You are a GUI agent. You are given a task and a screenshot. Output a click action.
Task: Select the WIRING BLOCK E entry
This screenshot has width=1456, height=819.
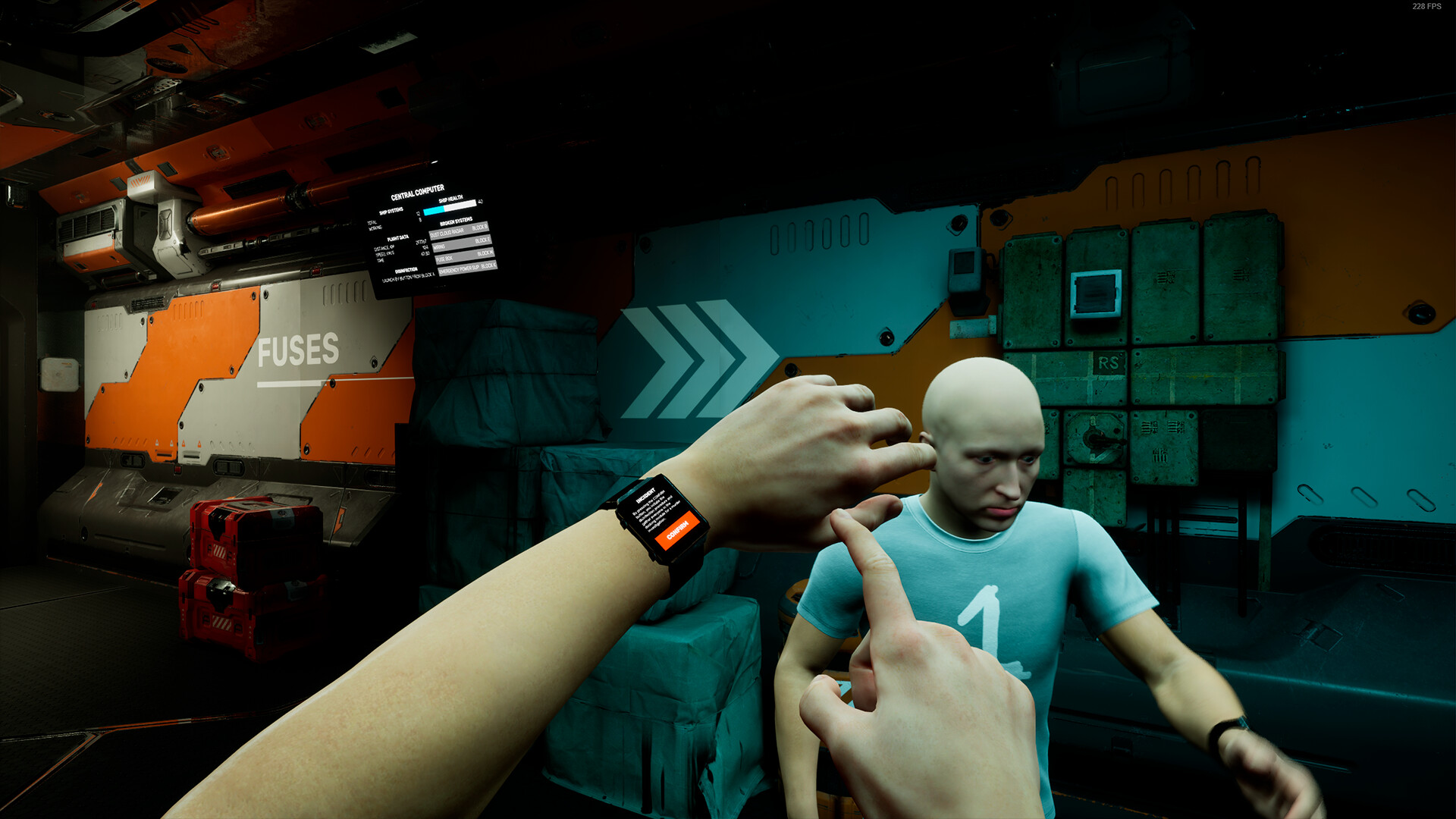click(x=463, y=245)
